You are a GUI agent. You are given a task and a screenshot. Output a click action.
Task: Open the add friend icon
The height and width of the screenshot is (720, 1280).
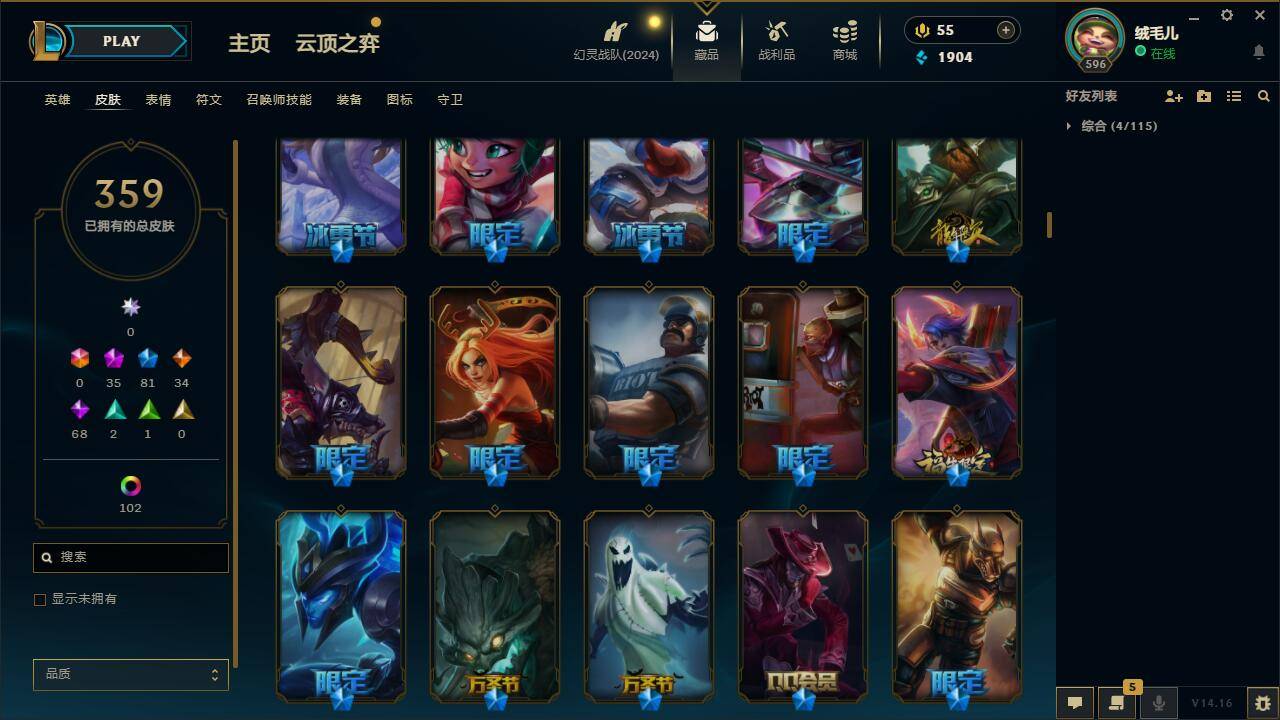(x=1174, y=96)
